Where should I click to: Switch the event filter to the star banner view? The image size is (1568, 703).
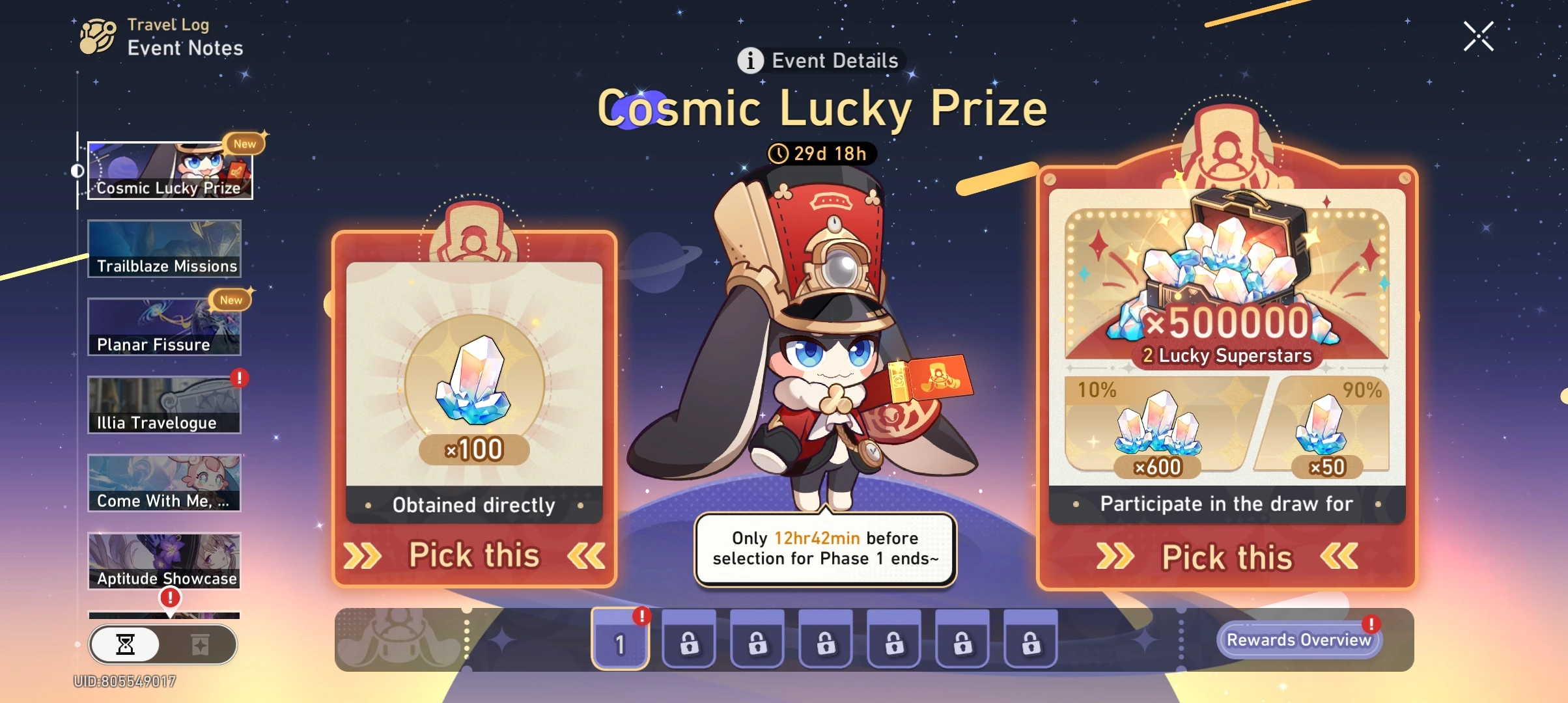point(201,645)
